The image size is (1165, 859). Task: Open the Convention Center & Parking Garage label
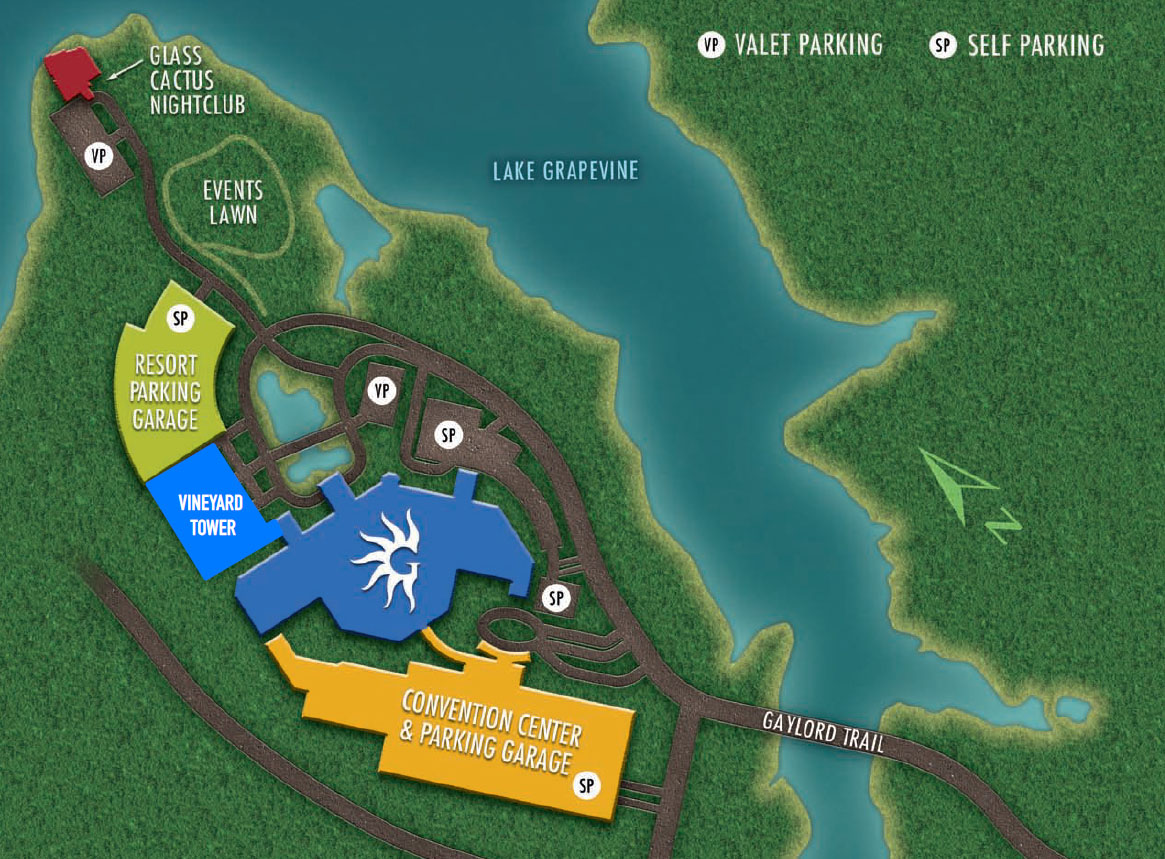coord(490,731)
